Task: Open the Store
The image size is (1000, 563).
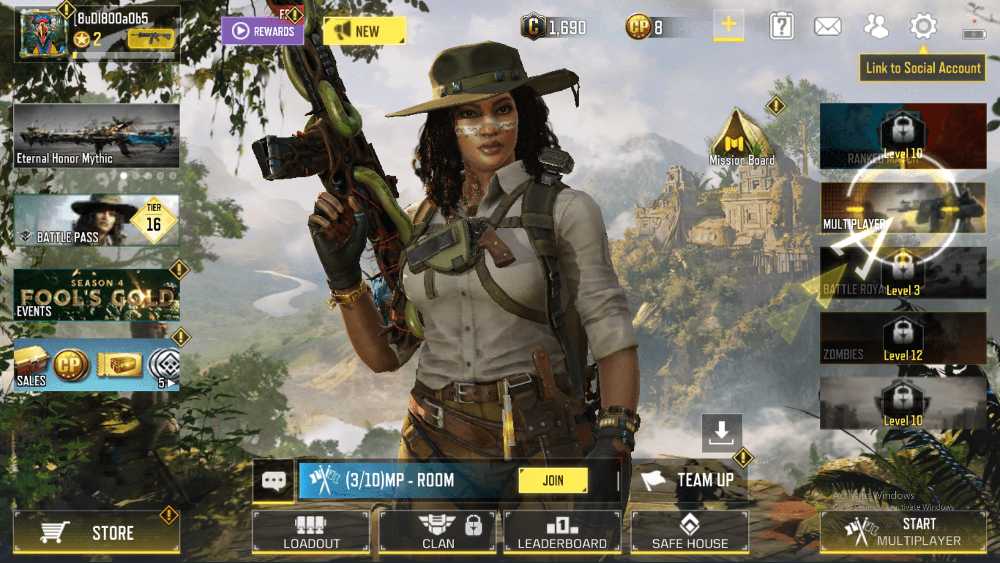Action: 96,533
